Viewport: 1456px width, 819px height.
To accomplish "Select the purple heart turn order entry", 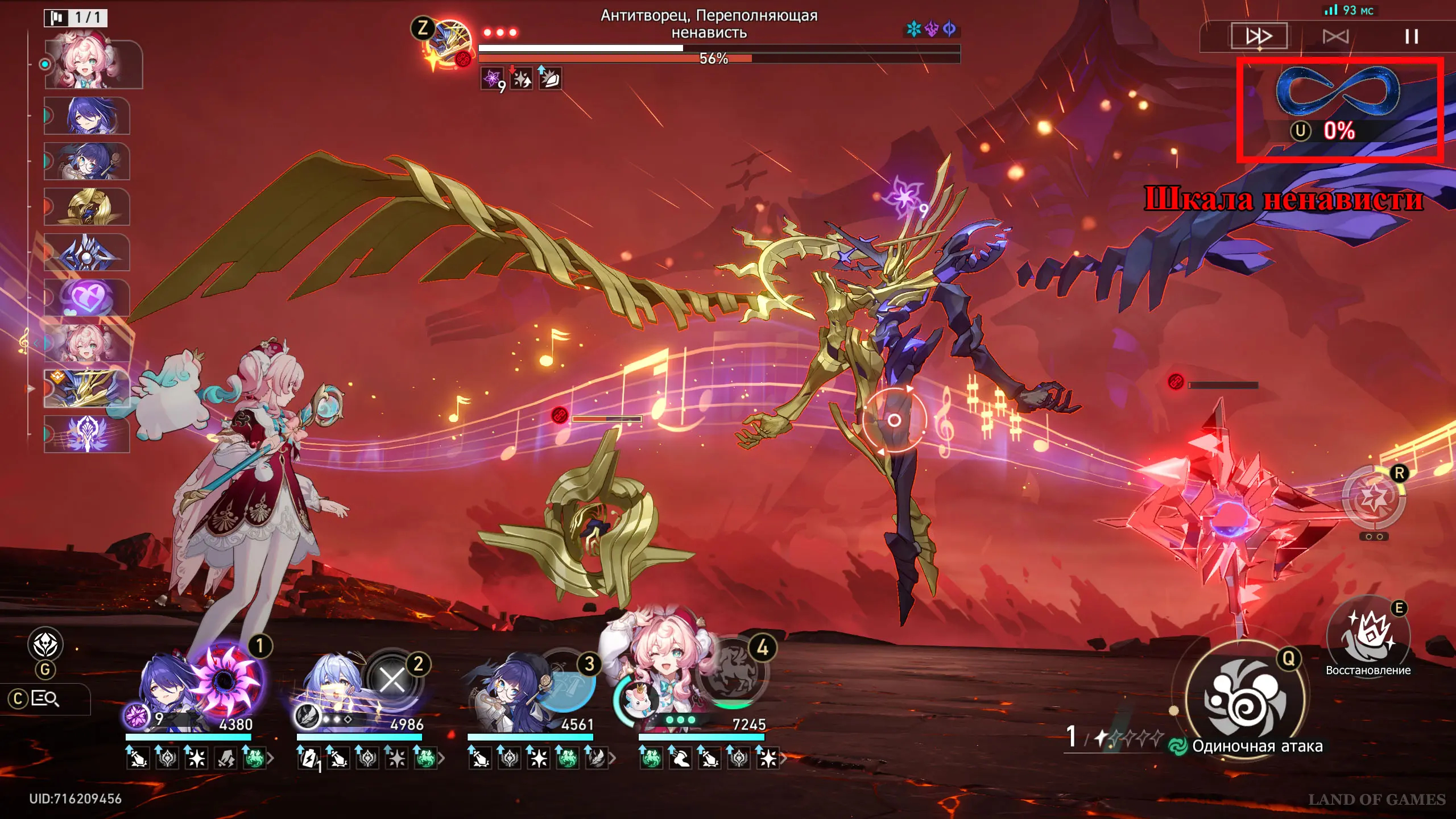I will coord(87,297).
